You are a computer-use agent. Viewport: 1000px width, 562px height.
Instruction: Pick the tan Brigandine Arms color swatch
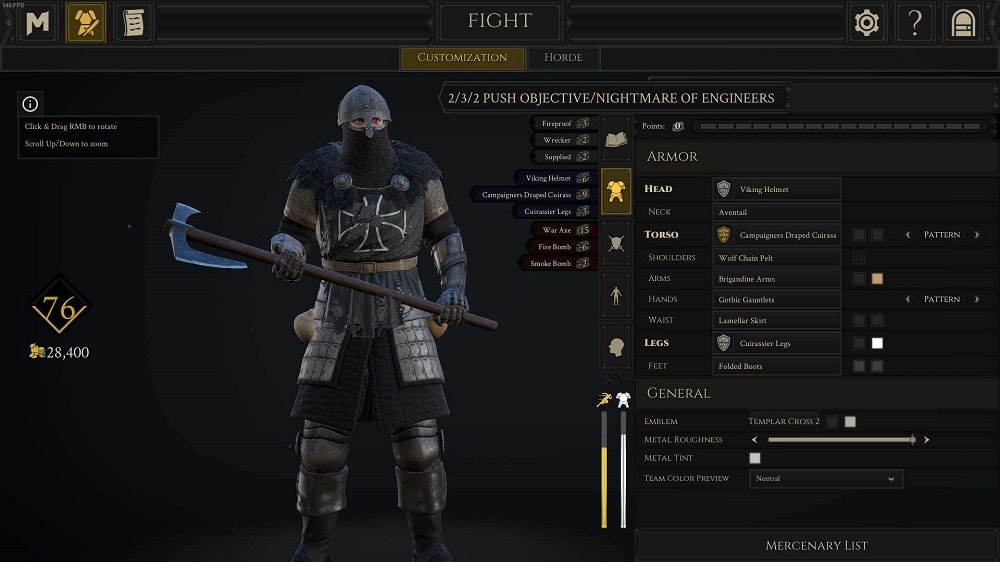click(877, 279)
